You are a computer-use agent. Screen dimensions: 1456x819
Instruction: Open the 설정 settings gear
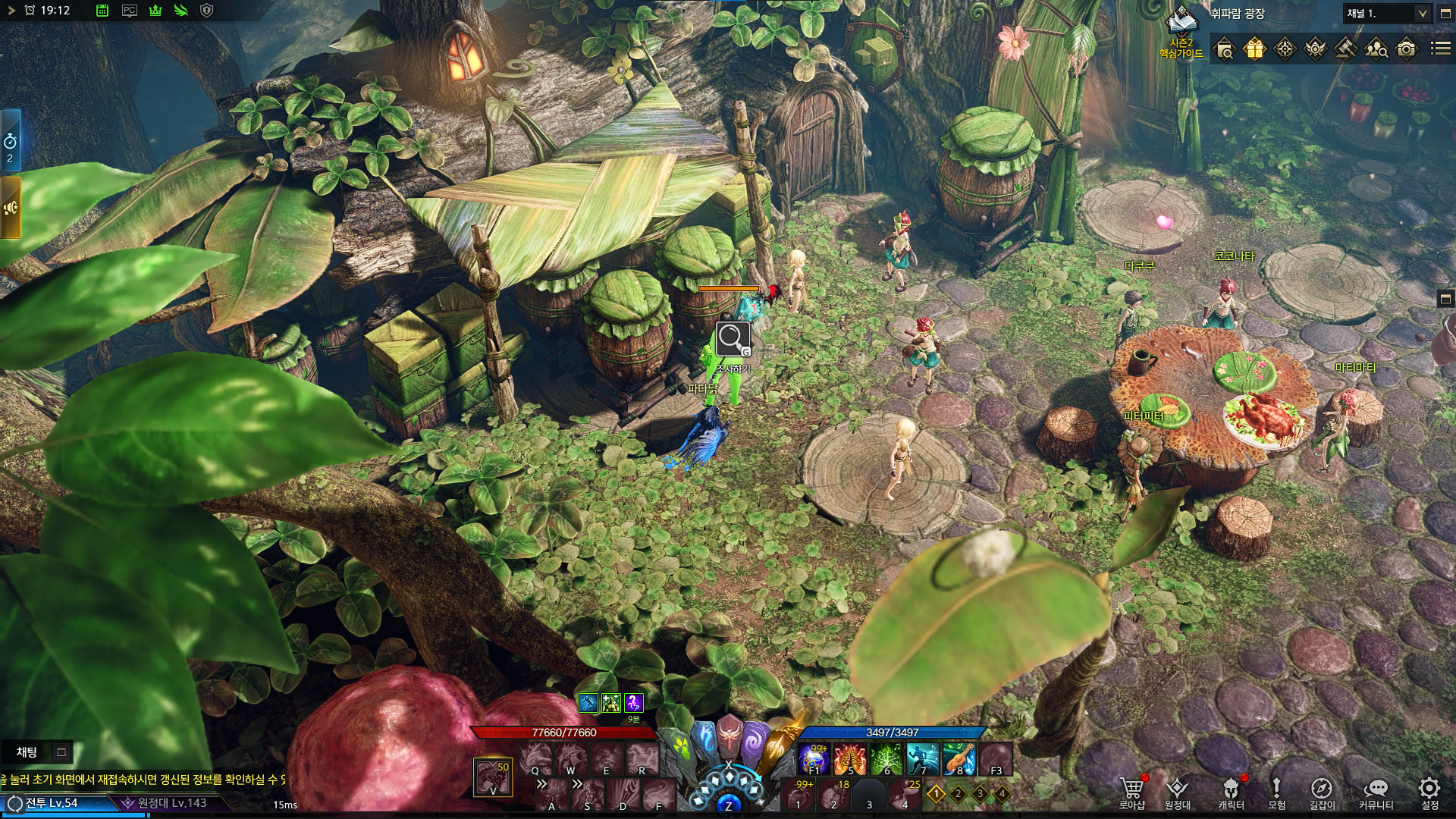(1429, 791)
